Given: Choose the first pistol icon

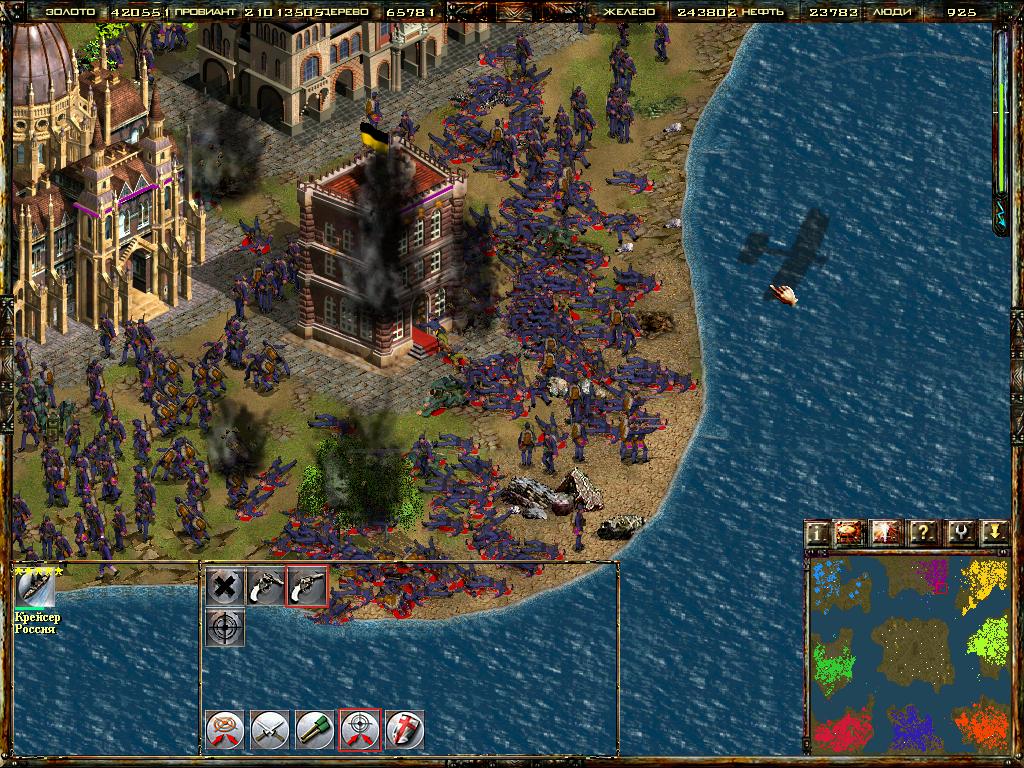Looking at the screenshot, I should [x=266, y=587].
